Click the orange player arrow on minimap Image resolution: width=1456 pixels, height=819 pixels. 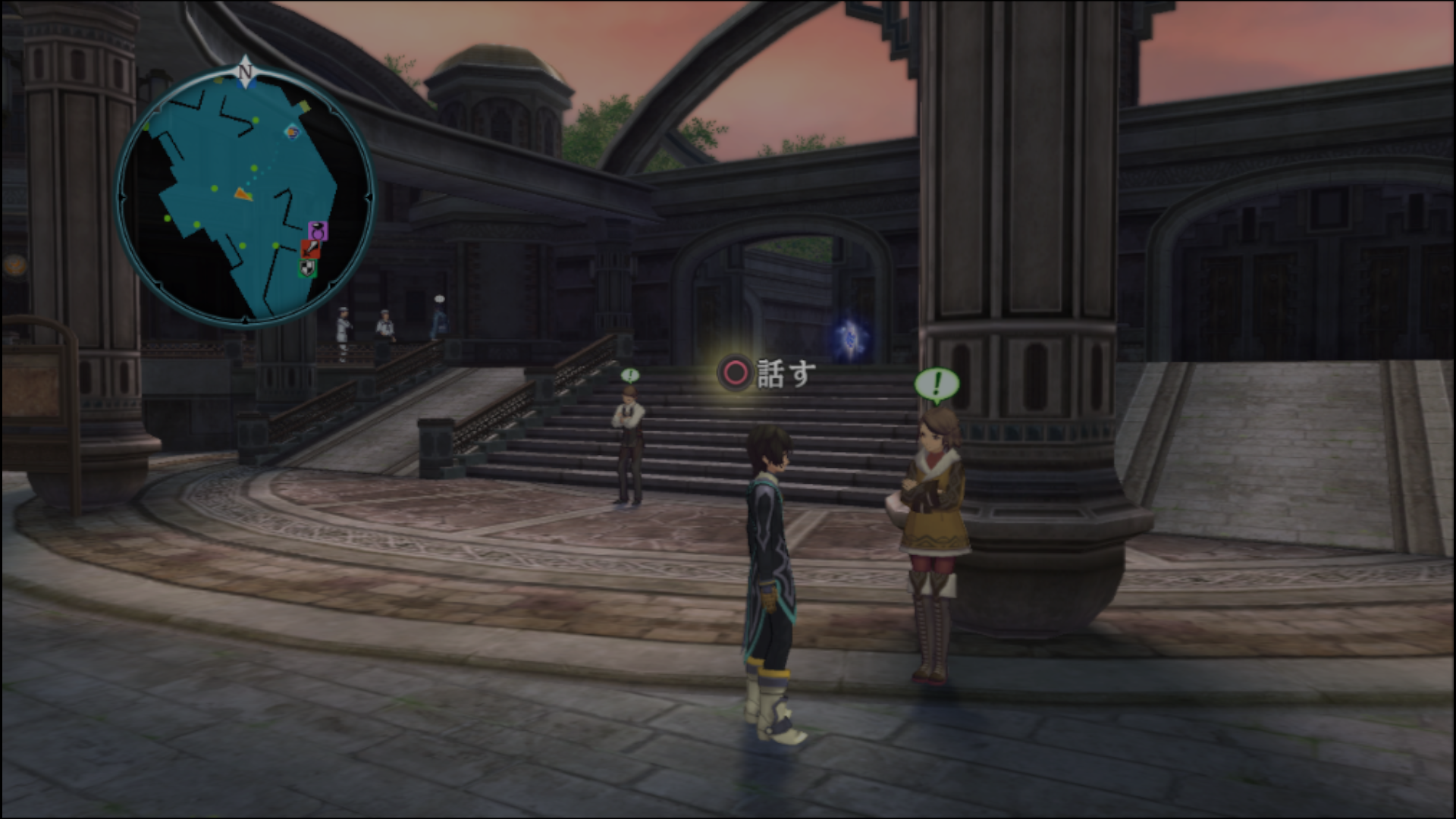pos(243,194)
